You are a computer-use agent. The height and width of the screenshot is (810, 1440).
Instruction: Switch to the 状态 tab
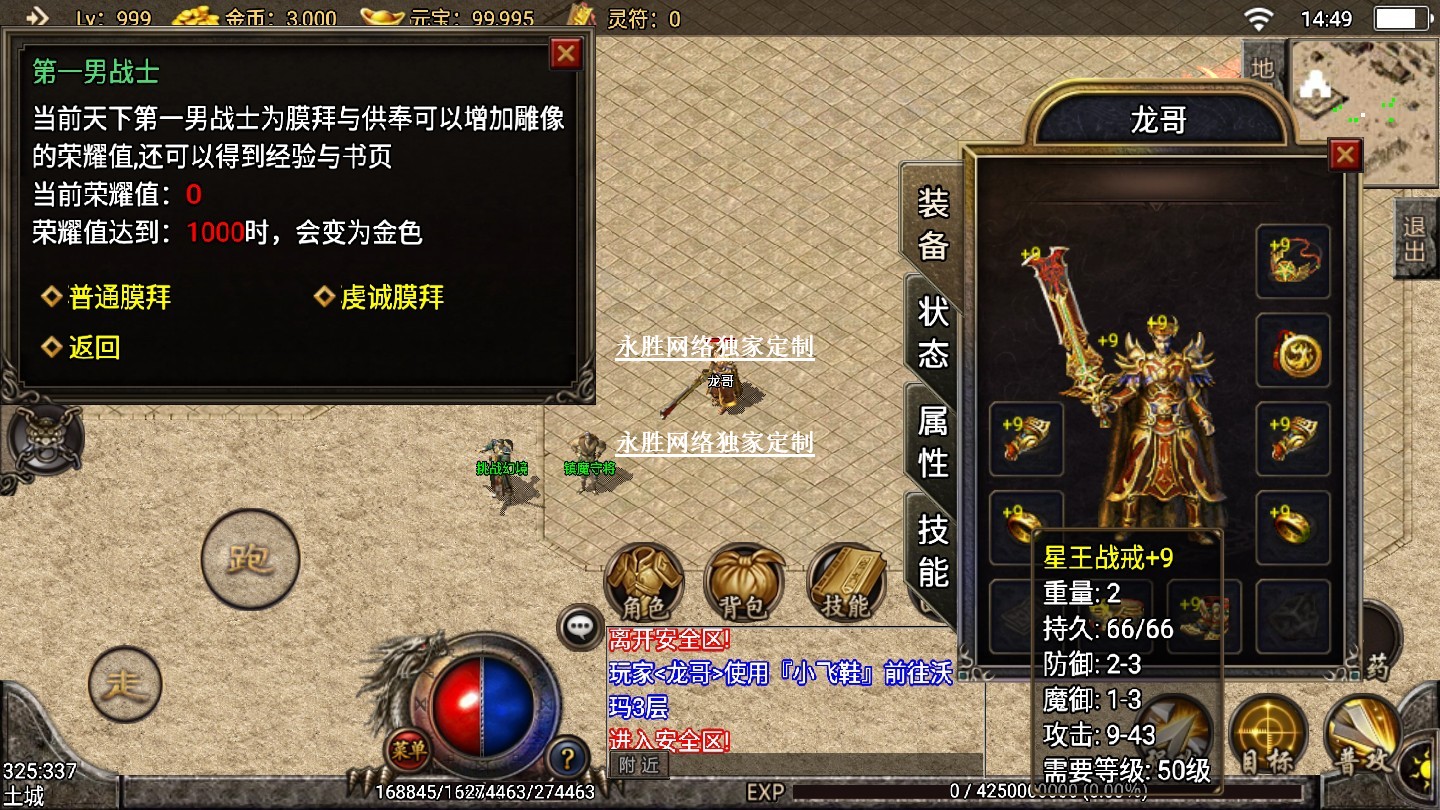coord(932,332)
